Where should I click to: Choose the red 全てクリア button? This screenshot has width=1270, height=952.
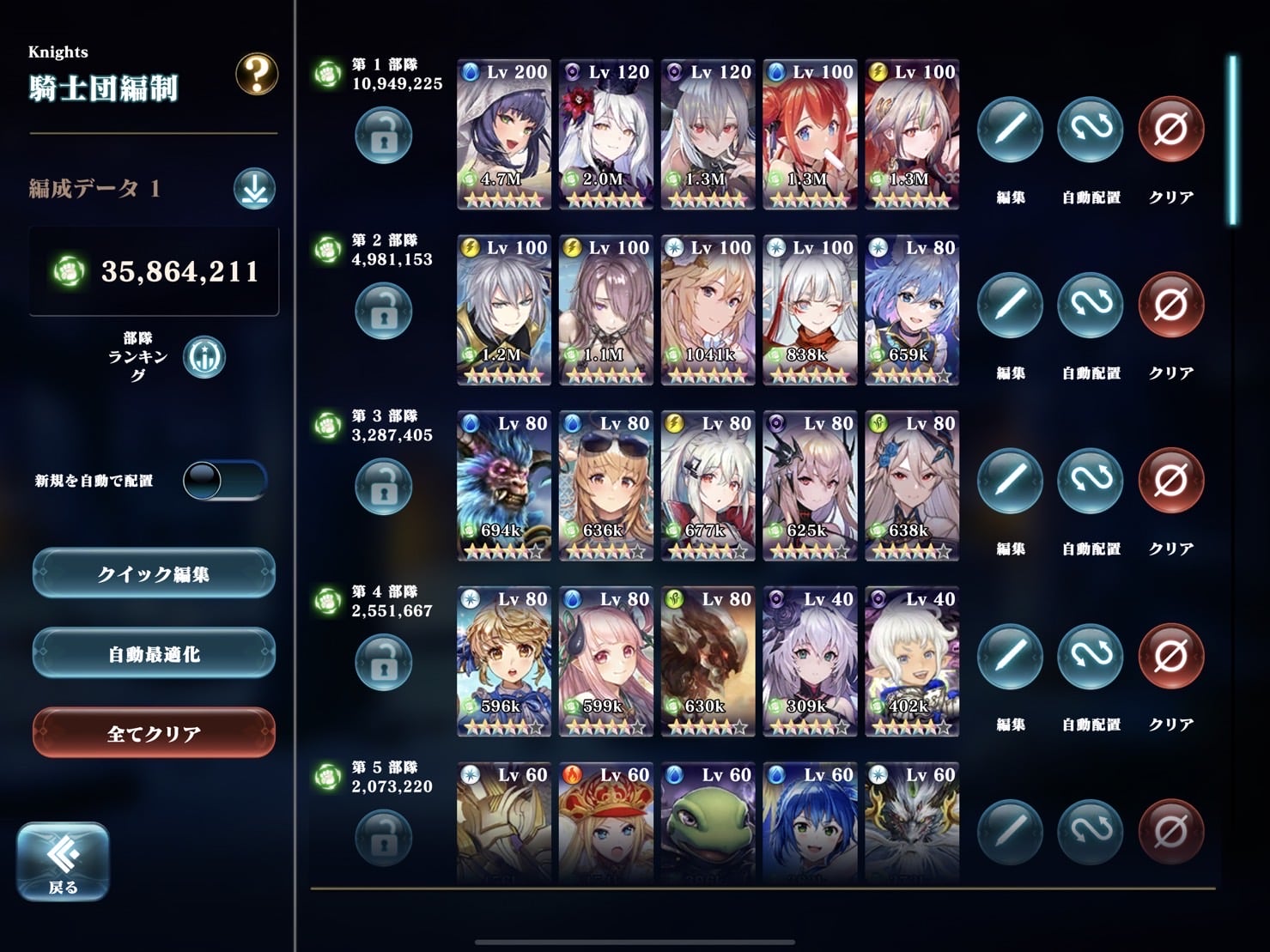(154, 733)
